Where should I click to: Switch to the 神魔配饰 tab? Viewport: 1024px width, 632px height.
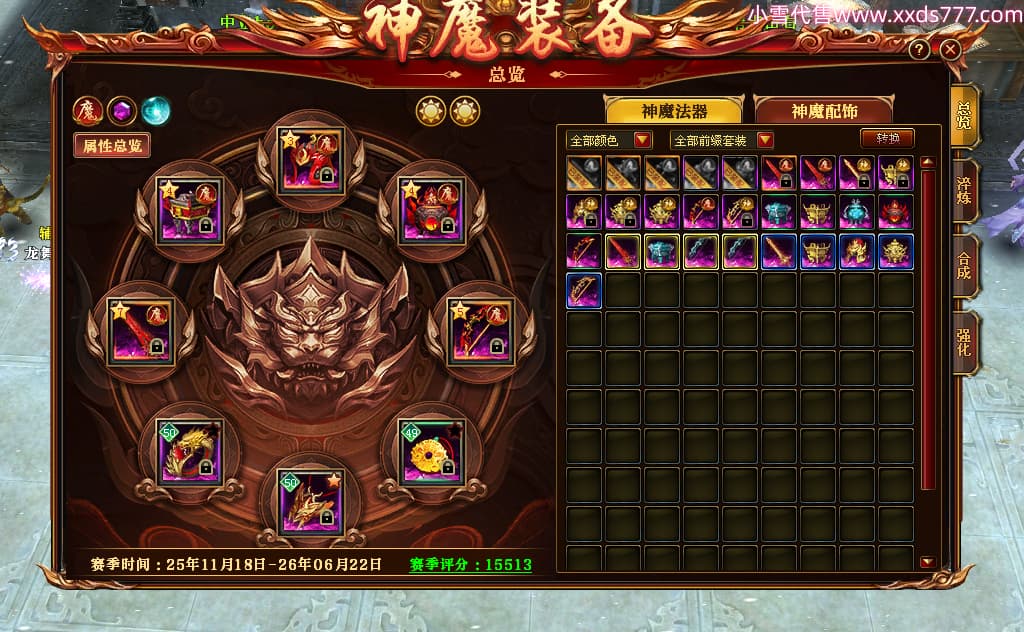coord(824,111)
